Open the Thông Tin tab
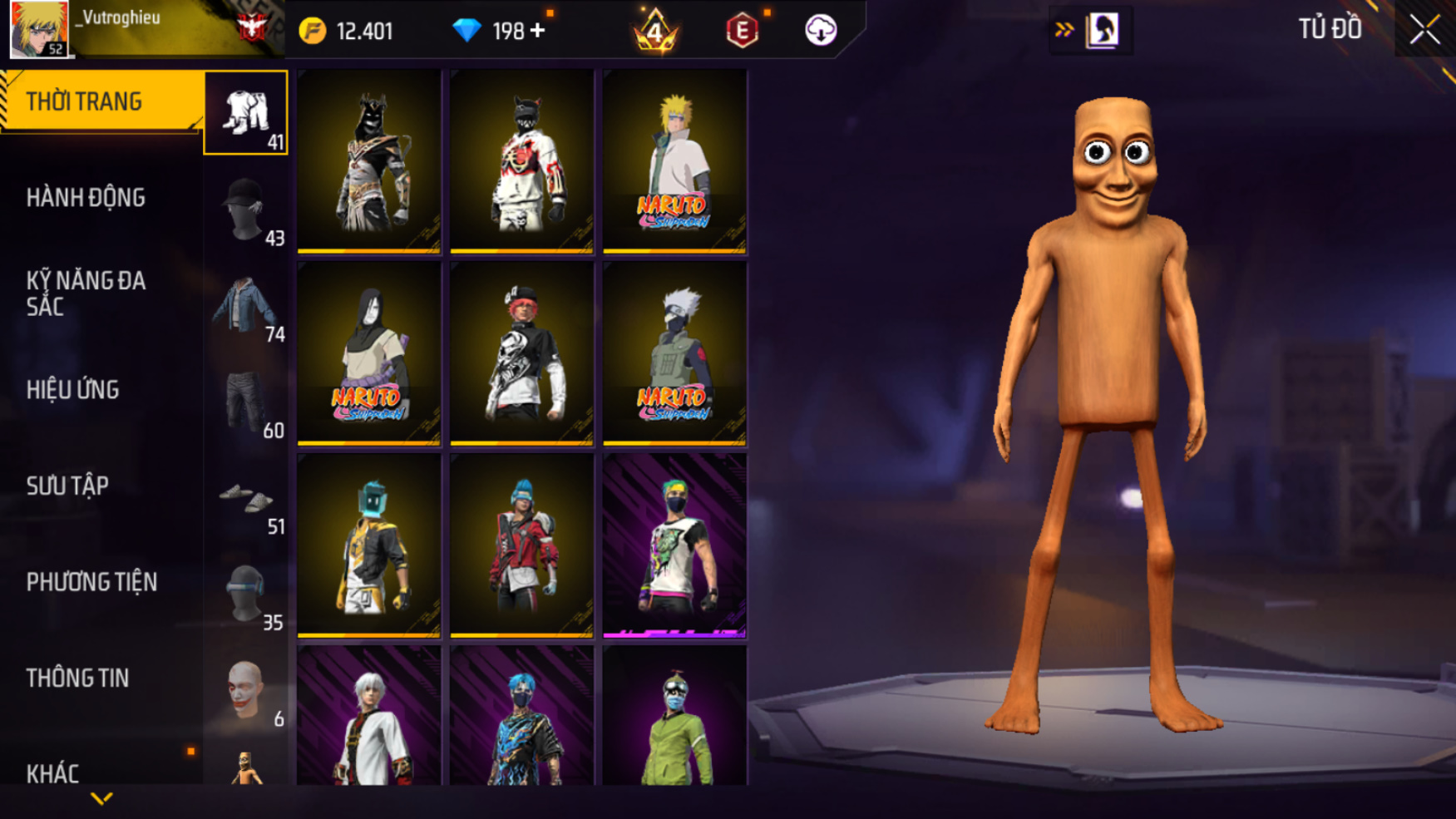This screenshot has height=819, width=1456. point(77,678)
